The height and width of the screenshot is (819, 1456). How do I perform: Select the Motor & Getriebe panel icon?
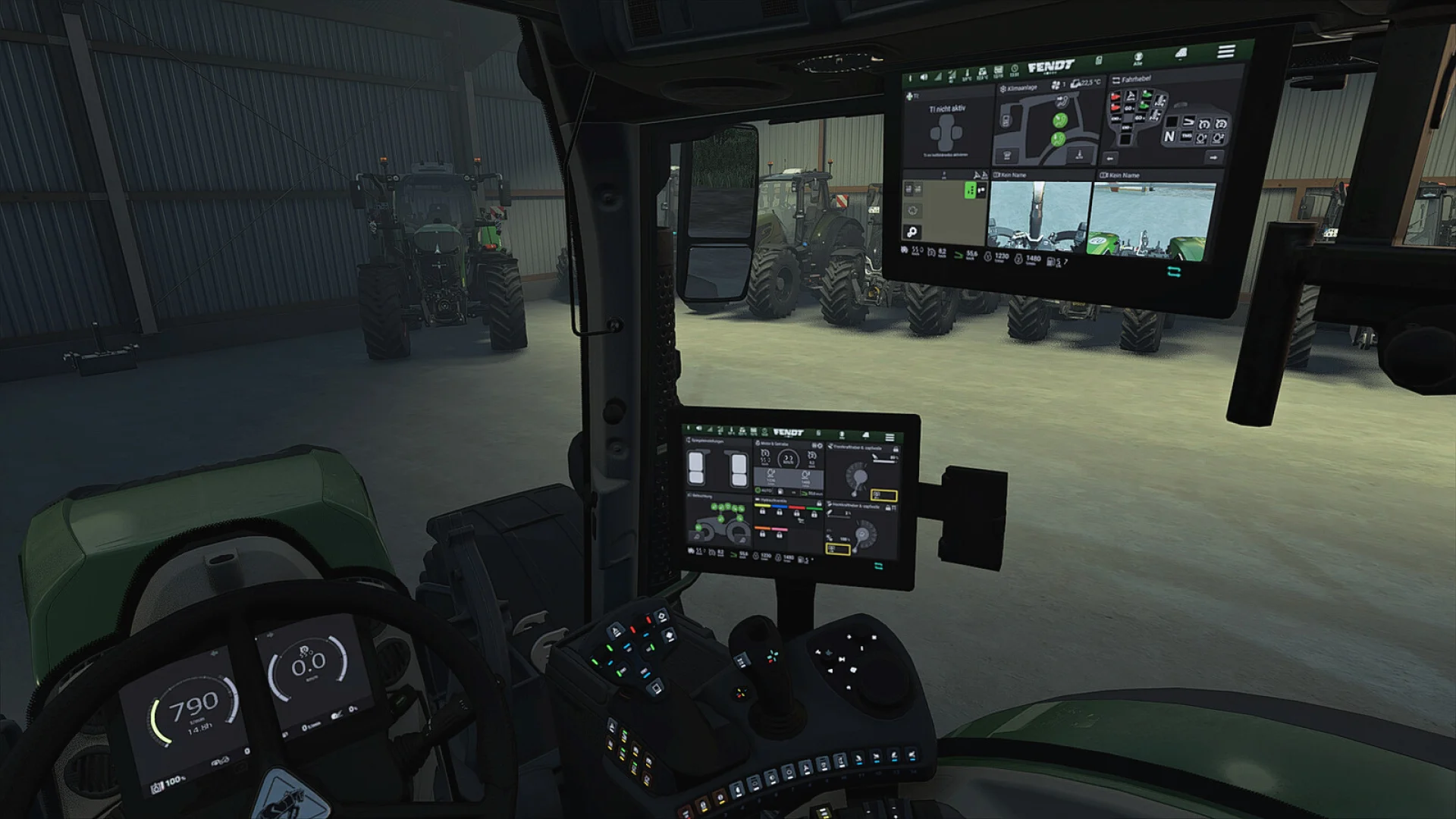(758, 443)
